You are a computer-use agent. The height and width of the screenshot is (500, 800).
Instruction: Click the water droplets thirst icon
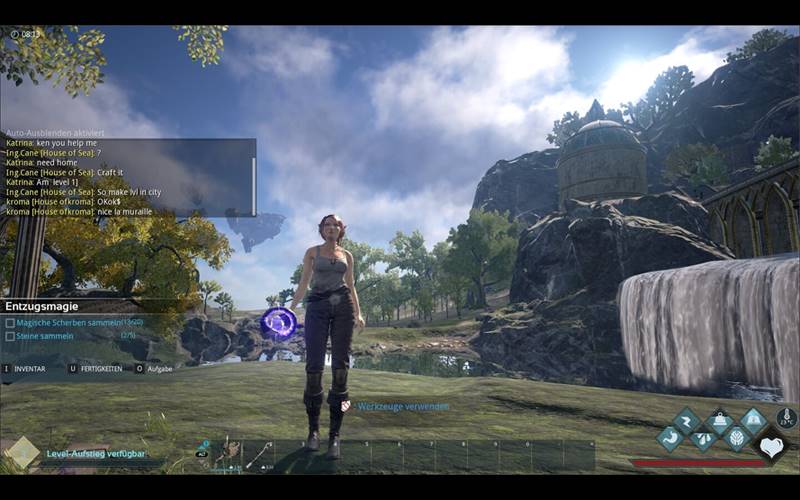[703, 437]
